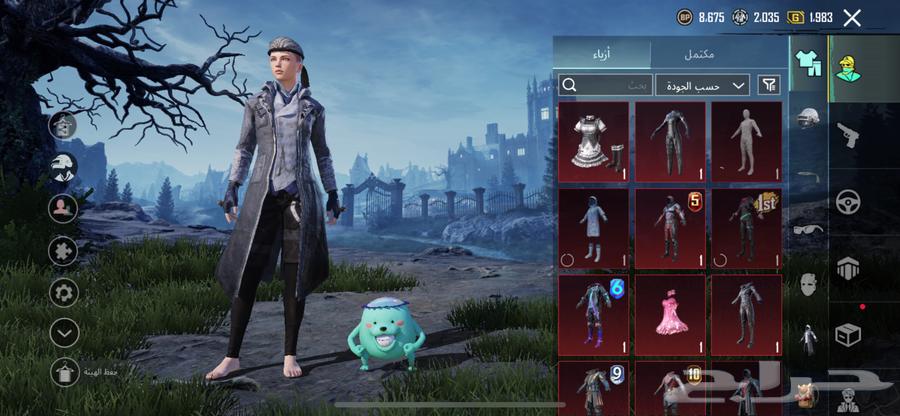Open the steering wheel vehicles category
This screenshot has height=416, width=900.
[x=848, y=201]
